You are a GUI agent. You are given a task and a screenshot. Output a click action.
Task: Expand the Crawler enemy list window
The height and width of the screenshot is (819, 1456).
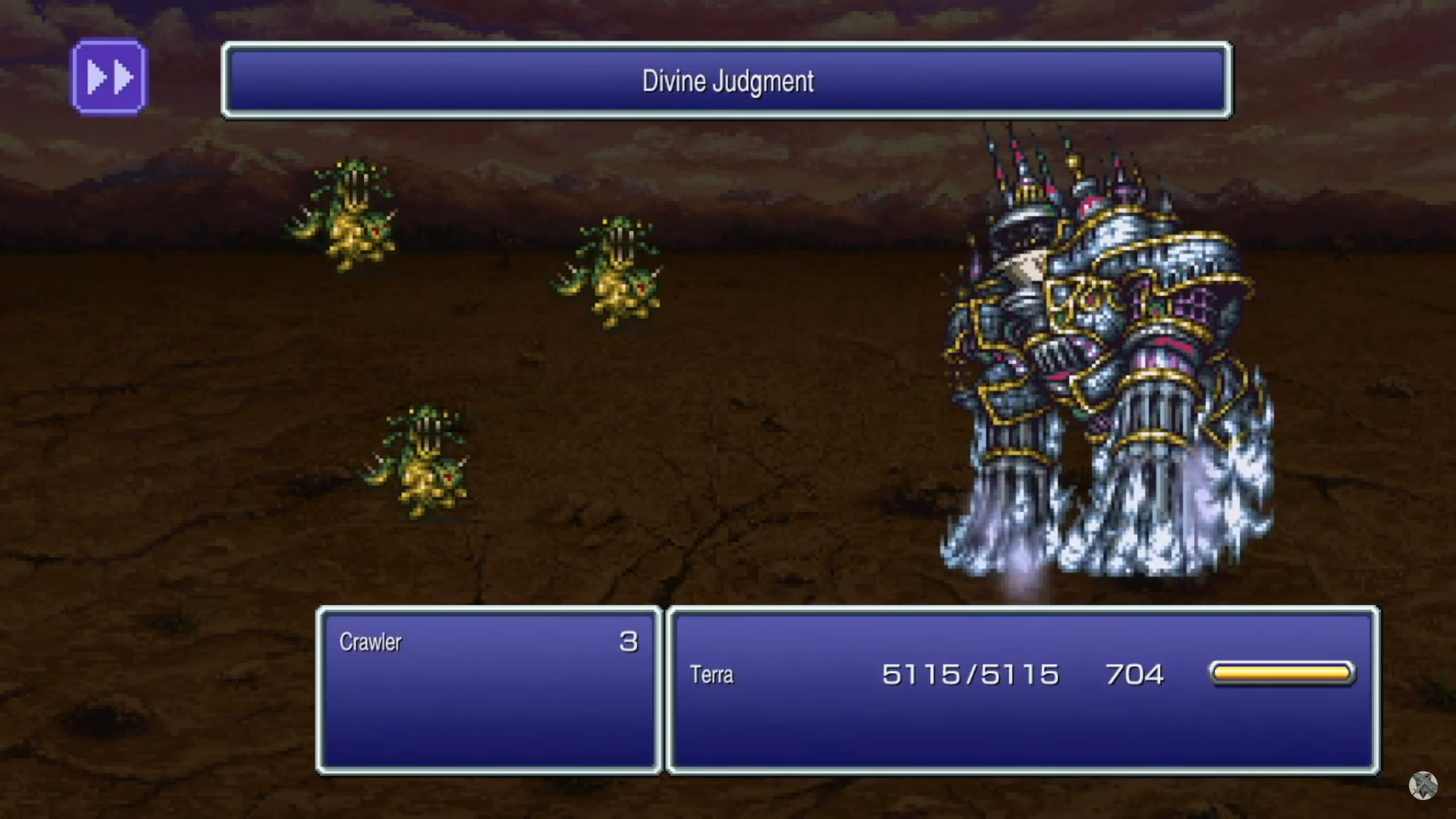coord(488,686)
